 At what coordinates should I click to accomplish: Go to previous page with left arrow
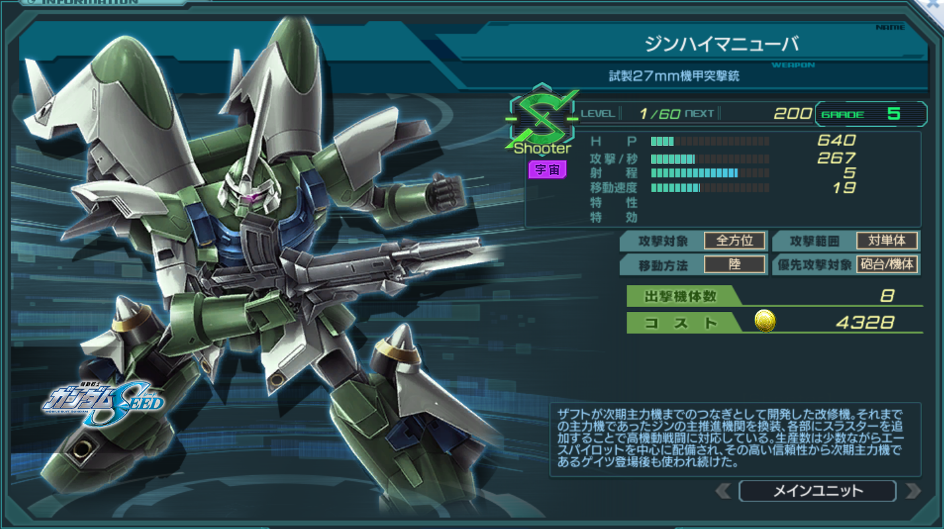(x=724, y=491)
